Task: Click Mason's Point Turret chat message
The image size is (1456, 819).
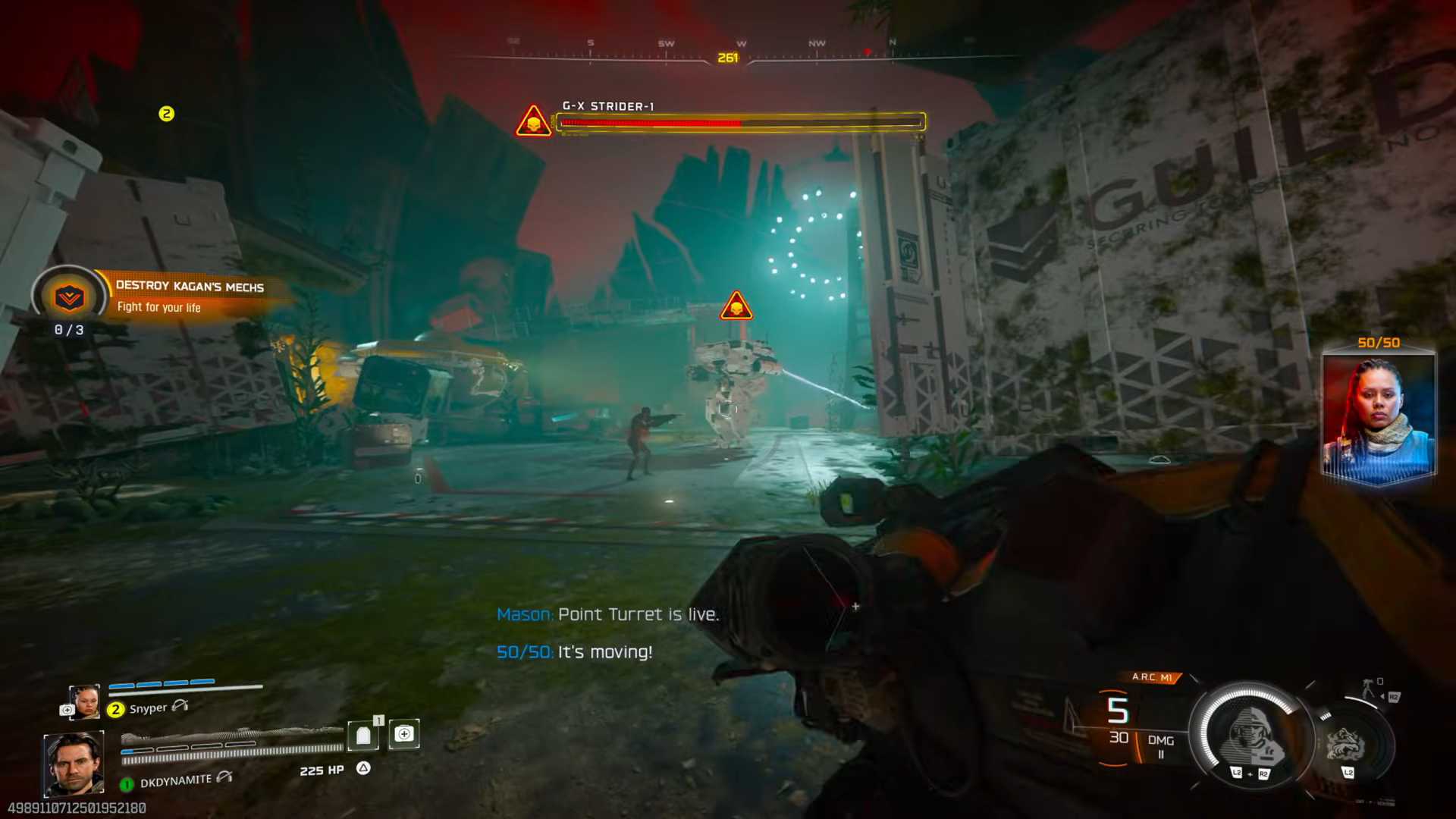Action: 607,615
